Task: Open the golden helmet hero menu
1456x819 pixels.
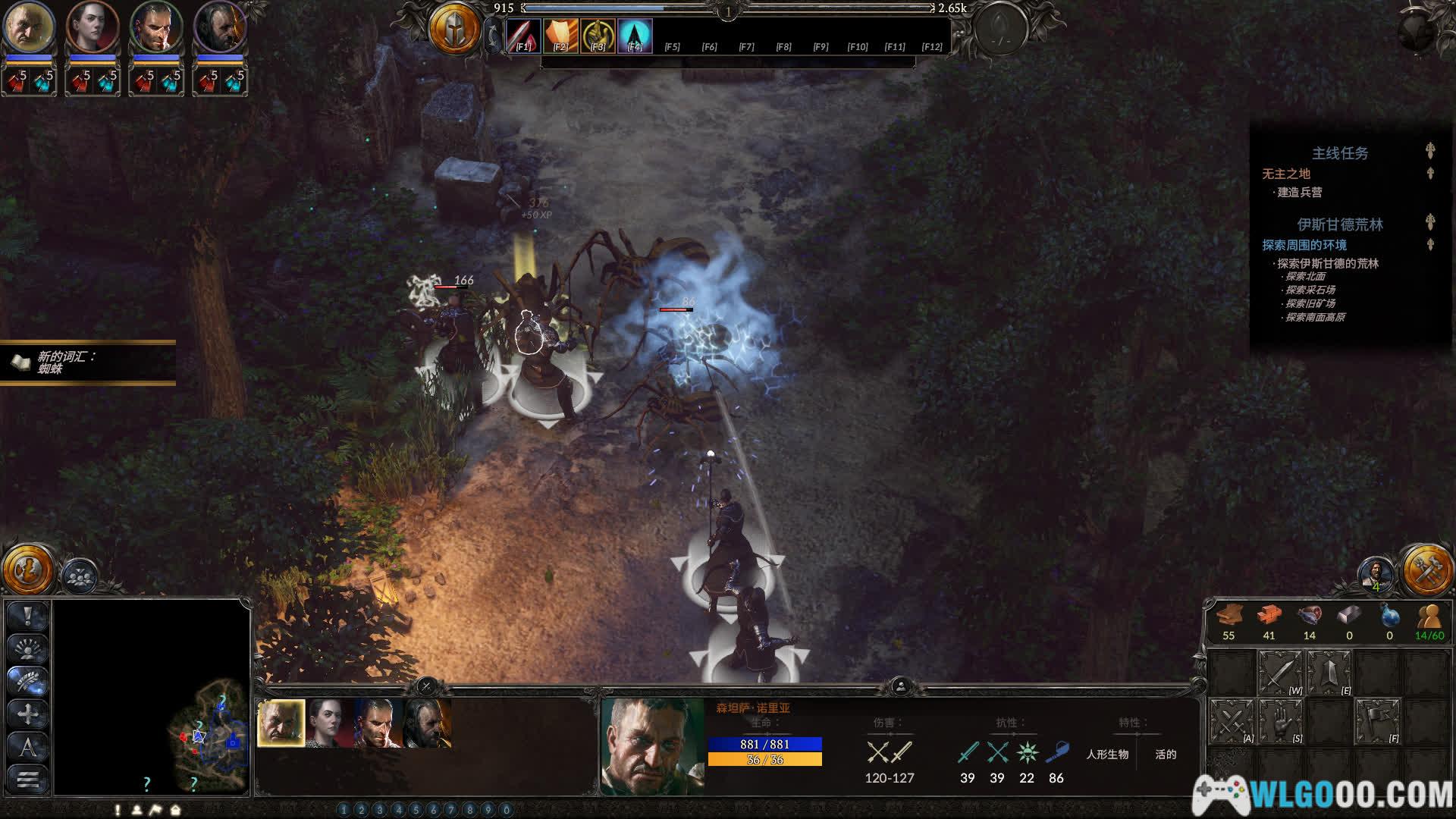Action: pos(454,30)
